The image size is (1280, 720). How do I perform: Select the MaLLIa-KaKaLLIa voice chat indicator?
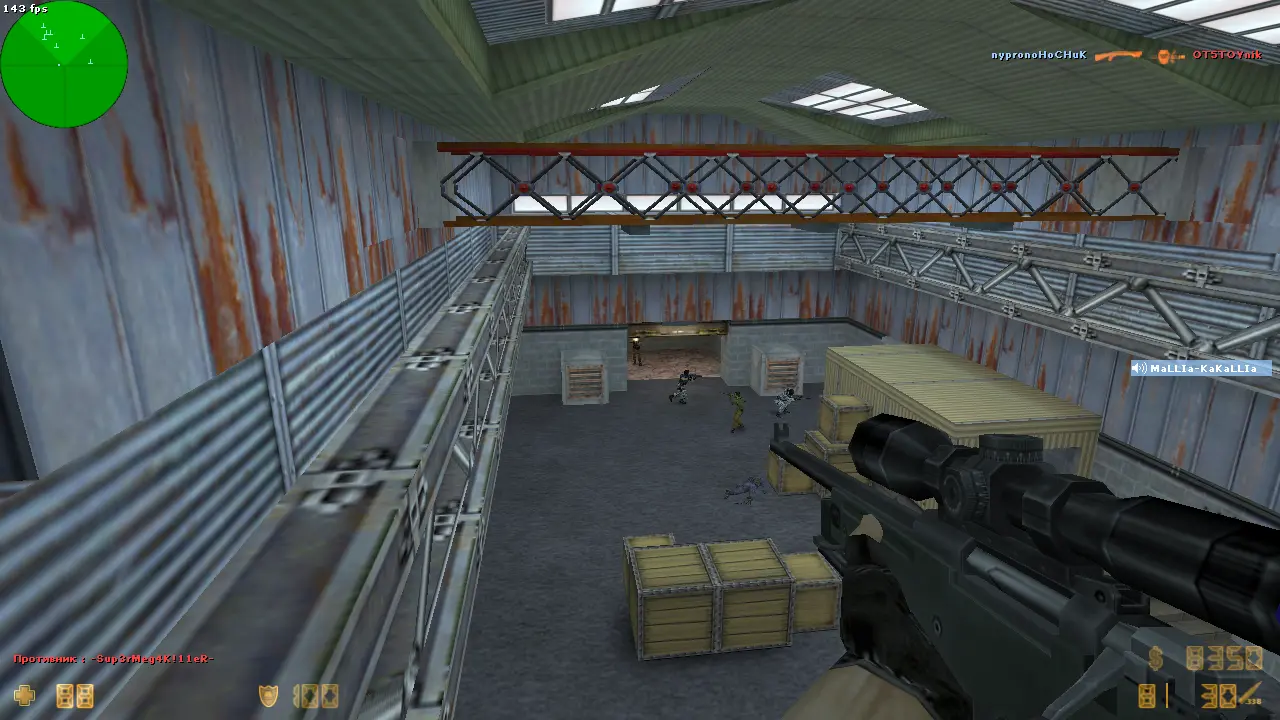[x=1200, y=369]
